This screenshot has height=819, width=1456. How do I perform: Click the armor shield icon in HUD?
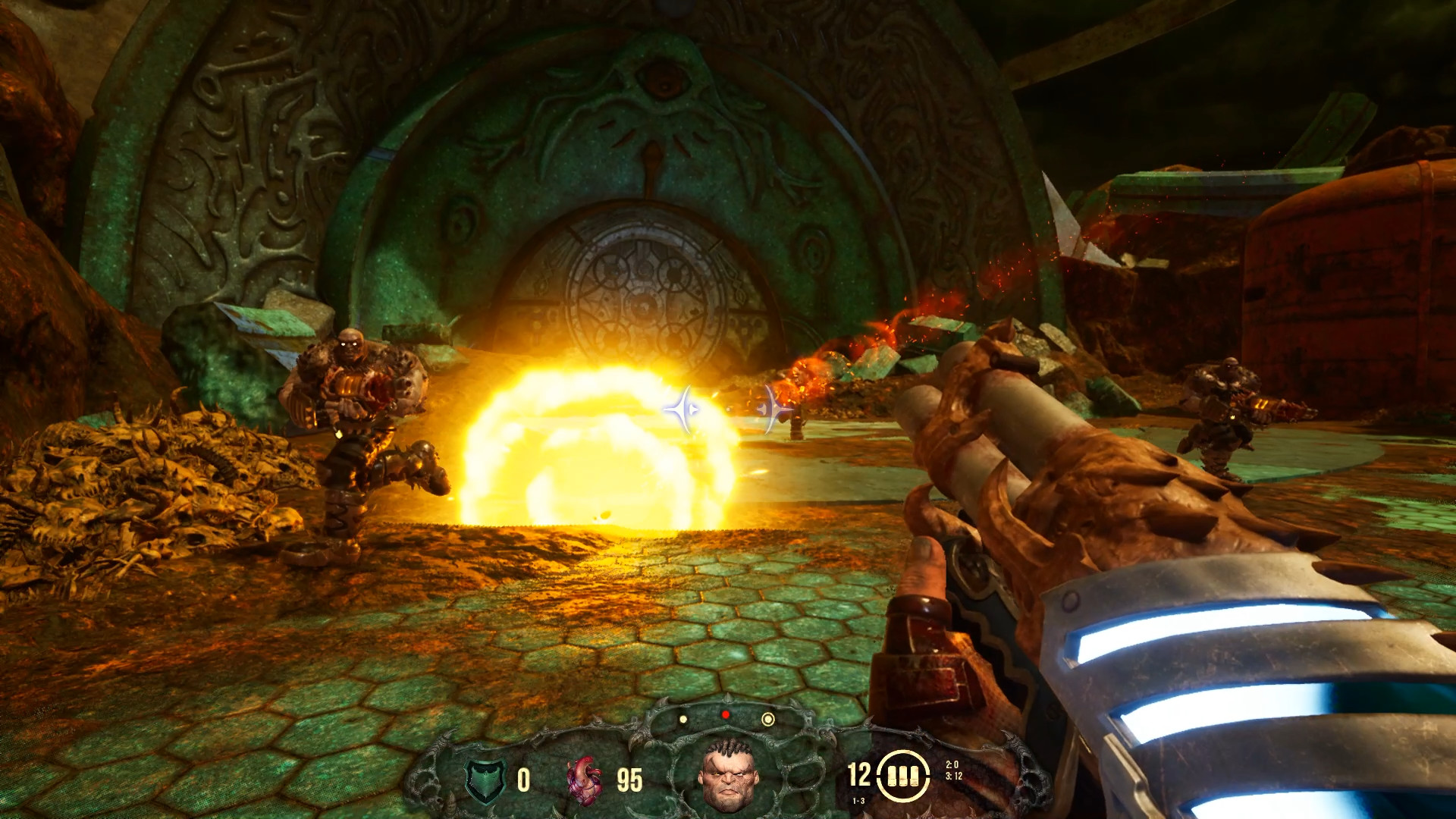(x=485, y=778)
